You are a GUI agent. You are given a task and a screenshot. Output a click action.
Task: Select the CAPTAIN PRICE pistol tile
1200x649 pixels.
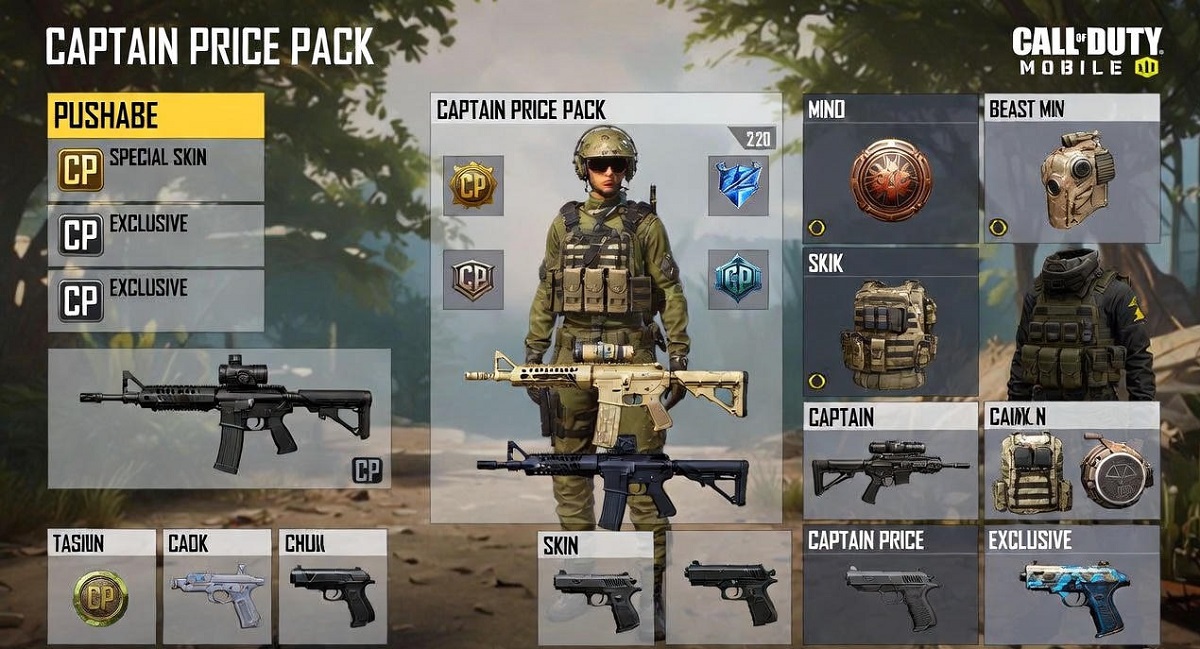tap(890, 595)
